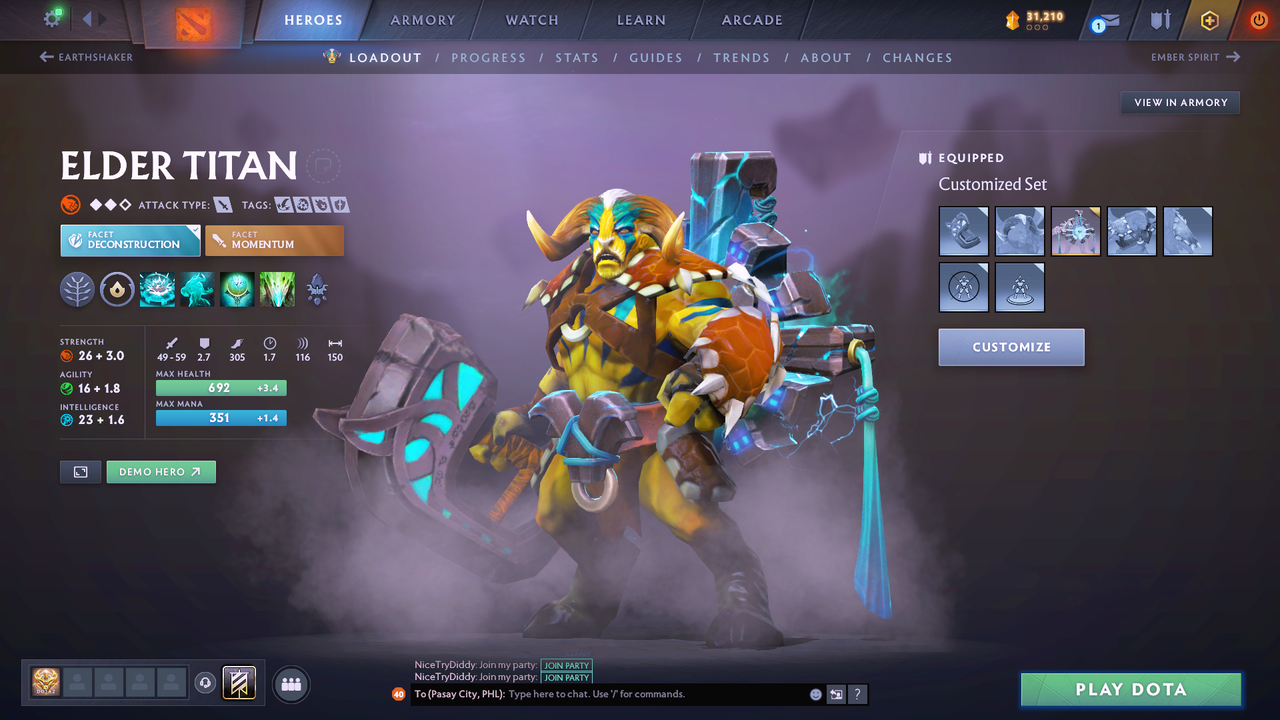The image size is (1280, 720).
Task: Switch to the STATS tab
Action: 577,57
